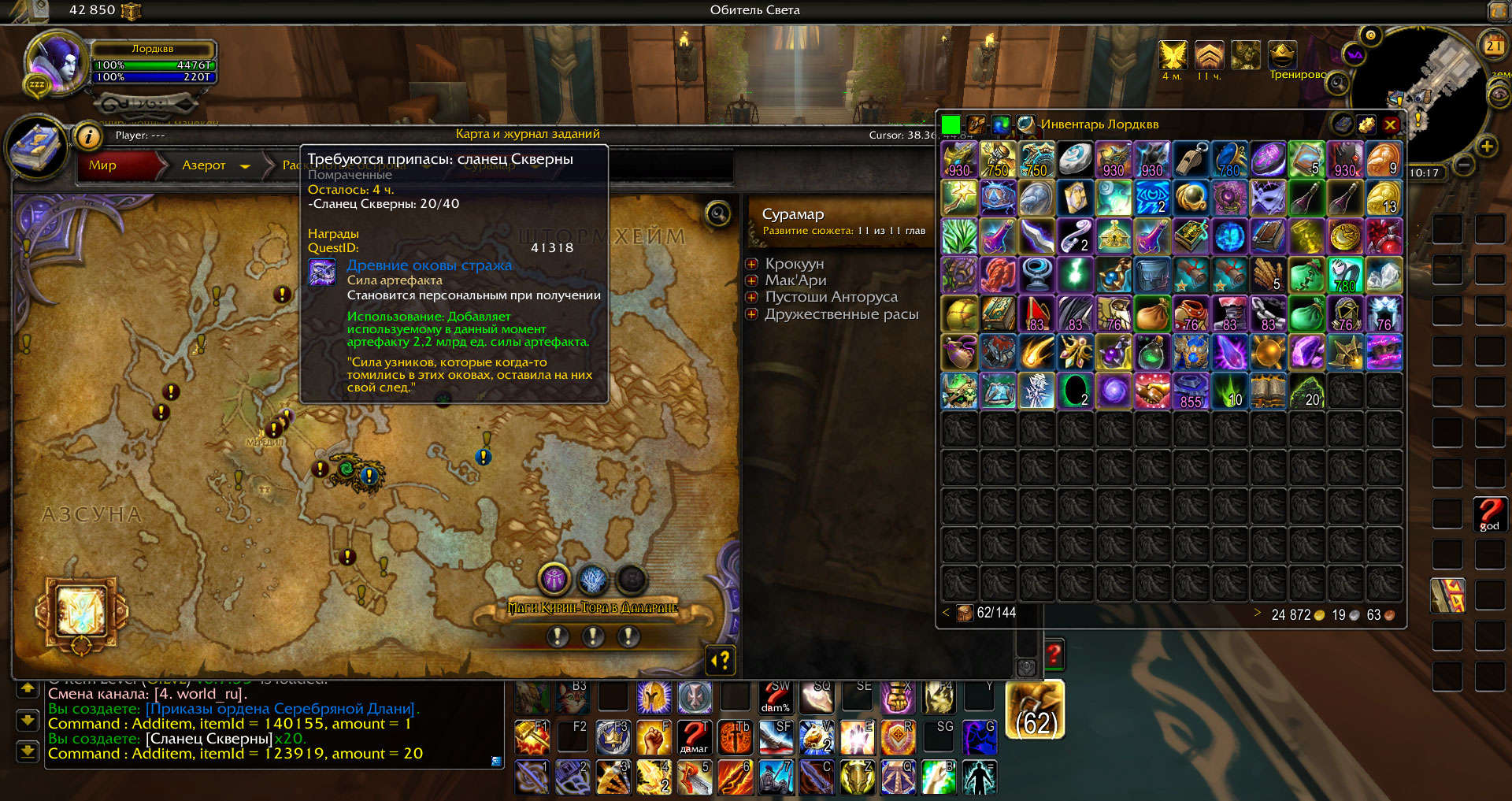Image resolution: width=1512 pixels, height=801 pixels.
Task: Select the Kirin Tor emissary purple icon
Action: coord(554,580)
